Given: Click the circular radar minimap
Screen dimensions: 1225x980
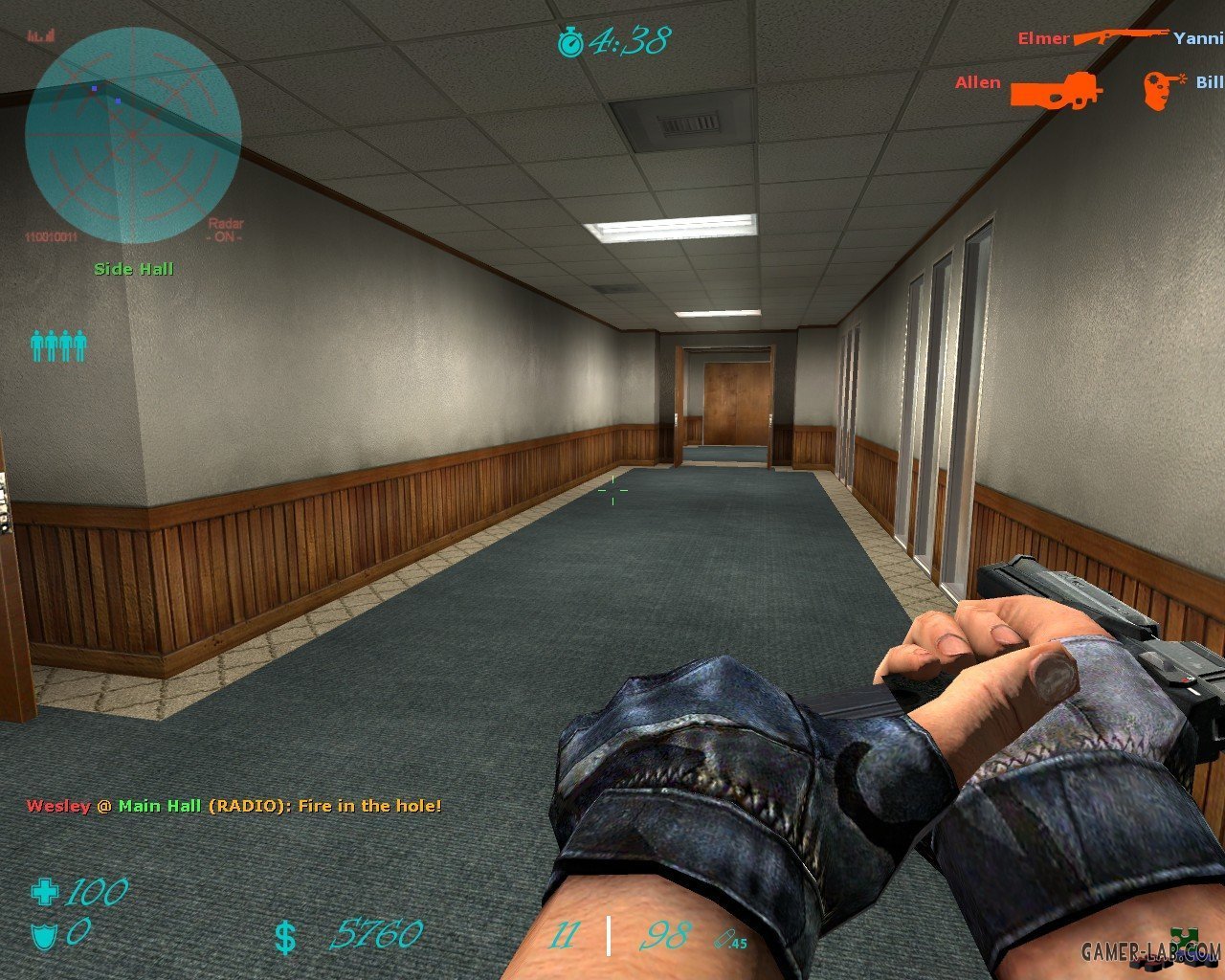Looking at the screenshot, I should coord(133,135).
